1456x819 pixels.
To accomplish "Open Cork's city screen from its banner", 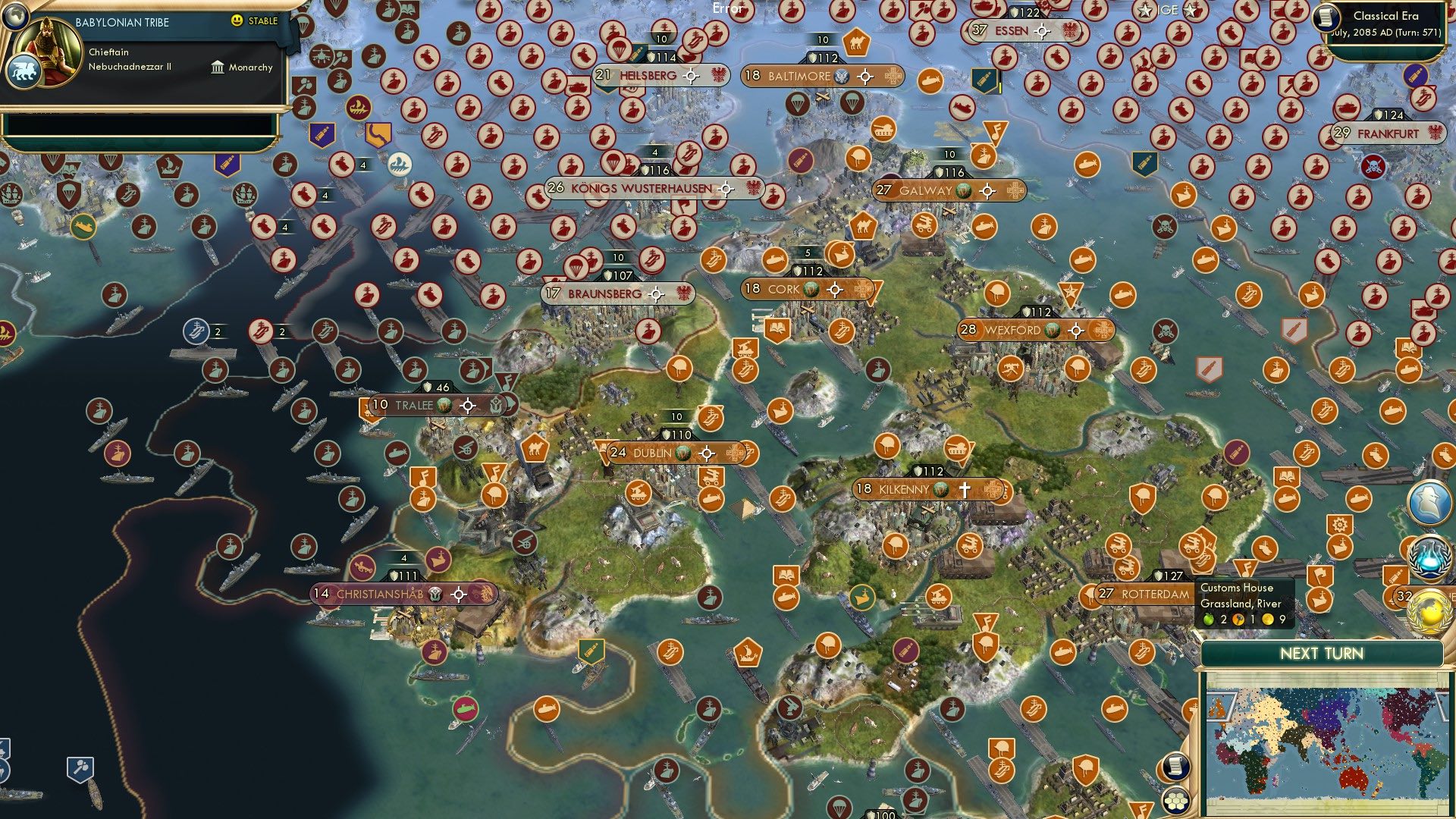I will [x=785, y=288].
